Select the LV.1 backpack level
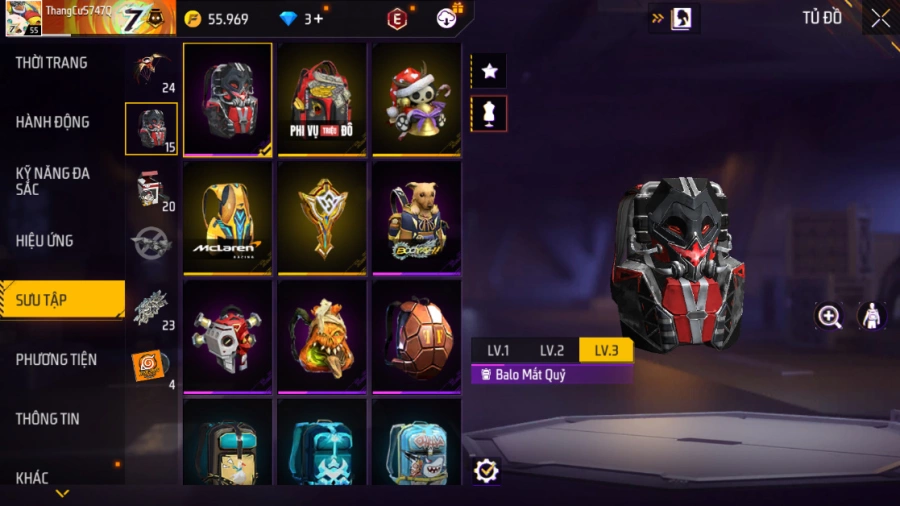900x506 pixels. point(498,350)
